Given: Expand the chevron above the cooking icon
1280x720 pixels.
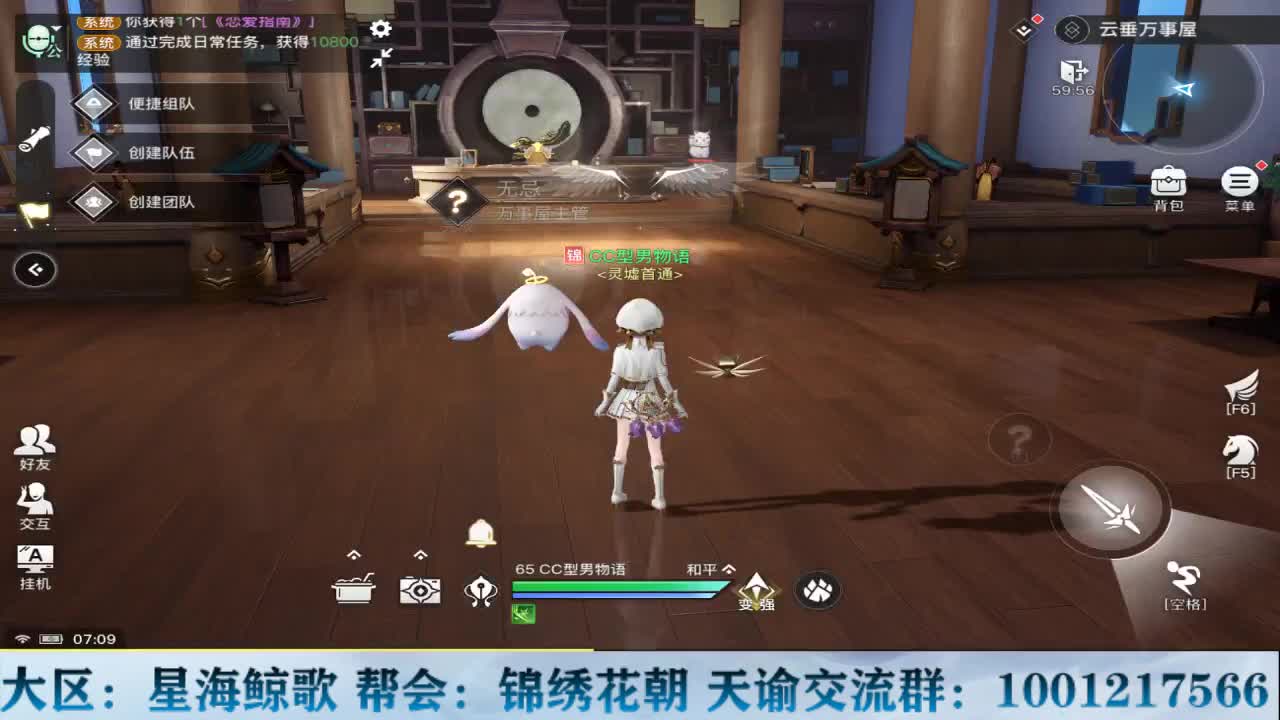Looking at the screenshot, I should coord(351,551).
